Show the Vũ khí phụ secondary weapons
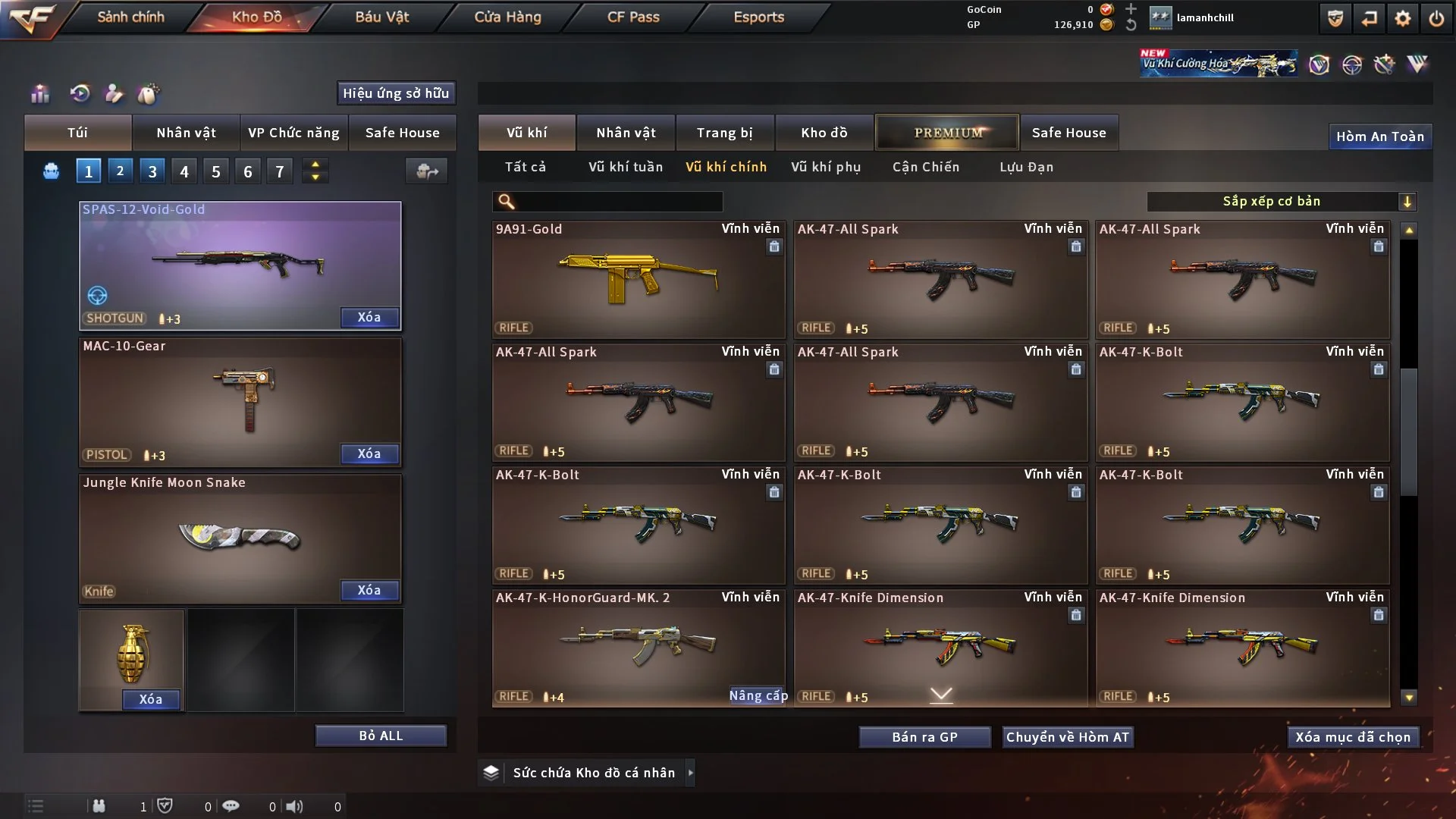Screen dimensions: 1456x819 tap(826, 167)
